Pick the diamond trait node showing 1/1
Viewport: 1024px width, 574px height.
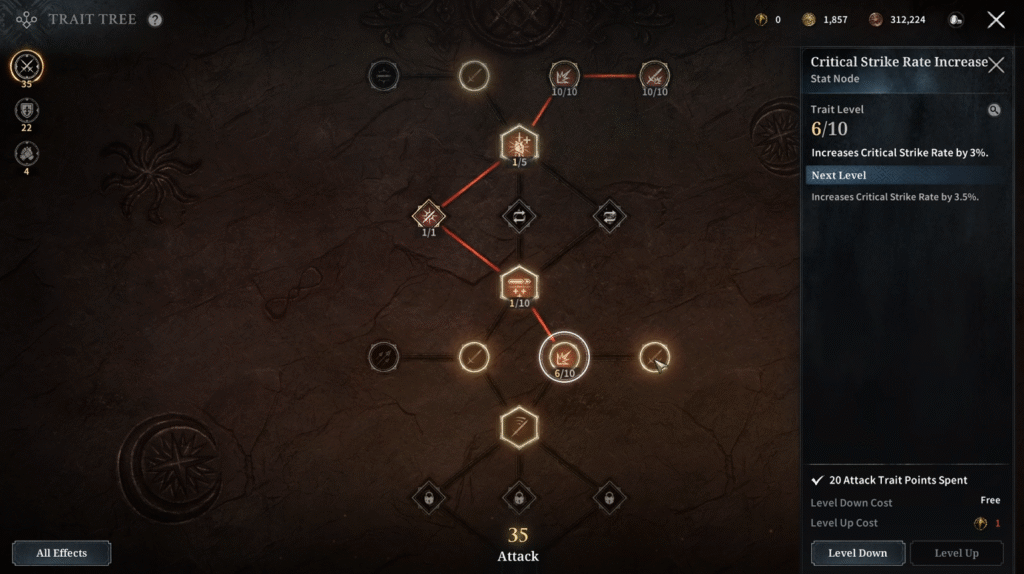click(429, 214)
